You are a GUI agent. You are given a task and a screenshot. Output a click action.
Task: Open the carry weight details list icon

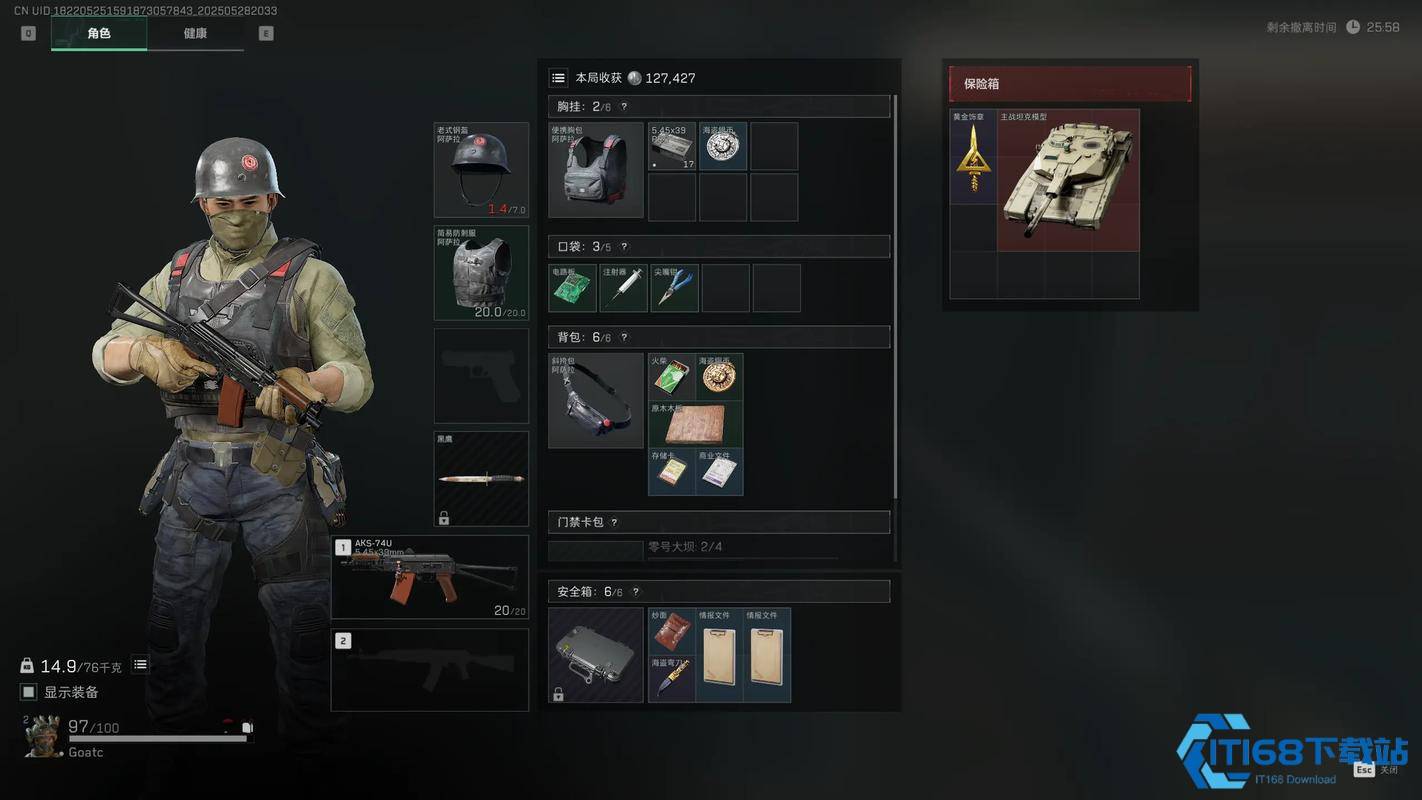(141, 665)
